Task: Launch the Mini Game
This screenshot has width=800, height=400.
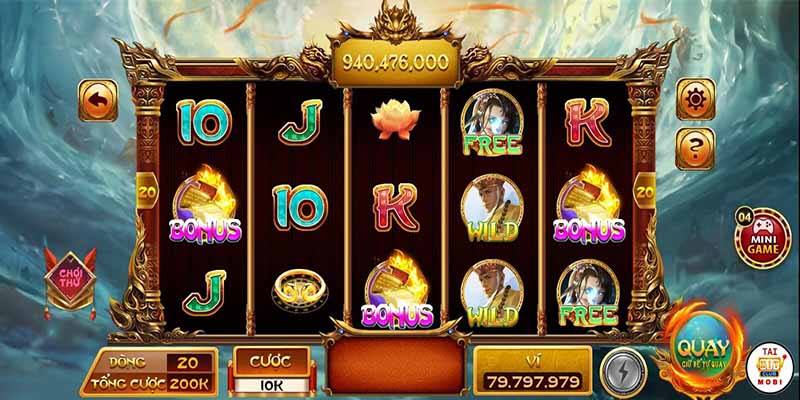Action: [762, 237]
